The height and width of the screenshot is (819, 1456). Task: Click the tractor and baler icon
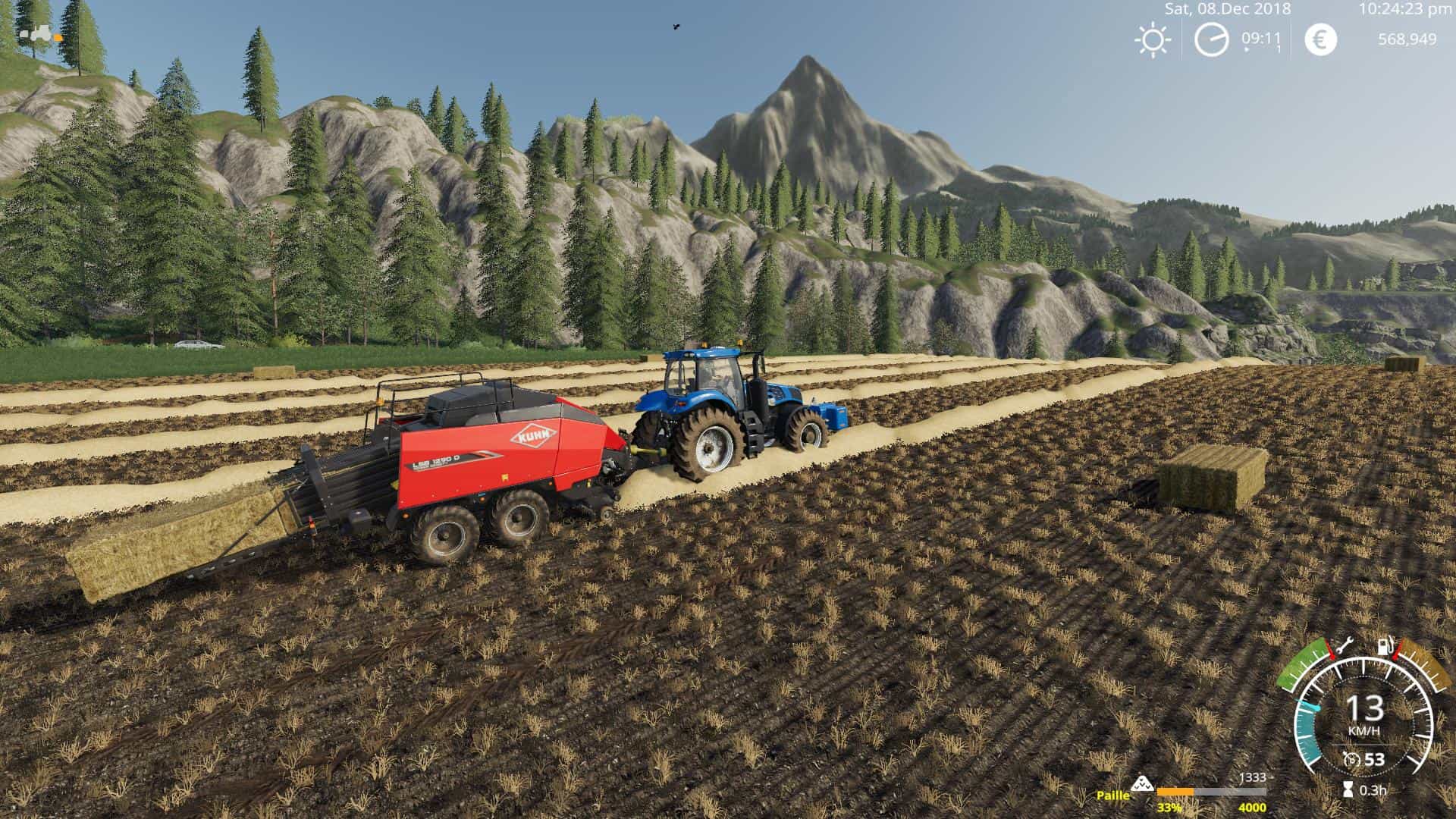tap(38, 34)
